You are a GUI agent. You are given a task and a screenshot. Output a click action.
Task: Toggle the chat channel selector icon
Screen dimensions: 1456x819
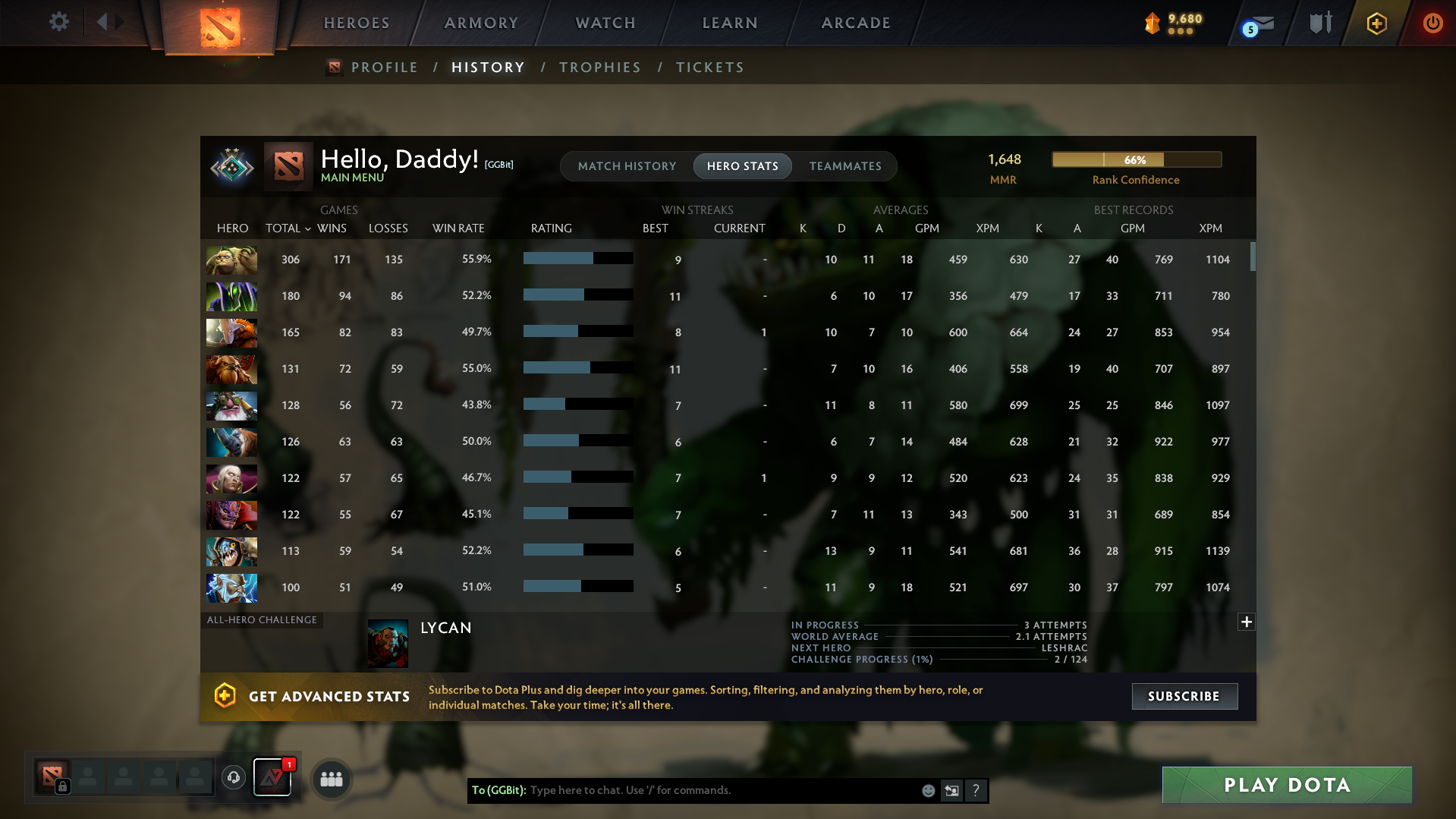coord(951,790)
